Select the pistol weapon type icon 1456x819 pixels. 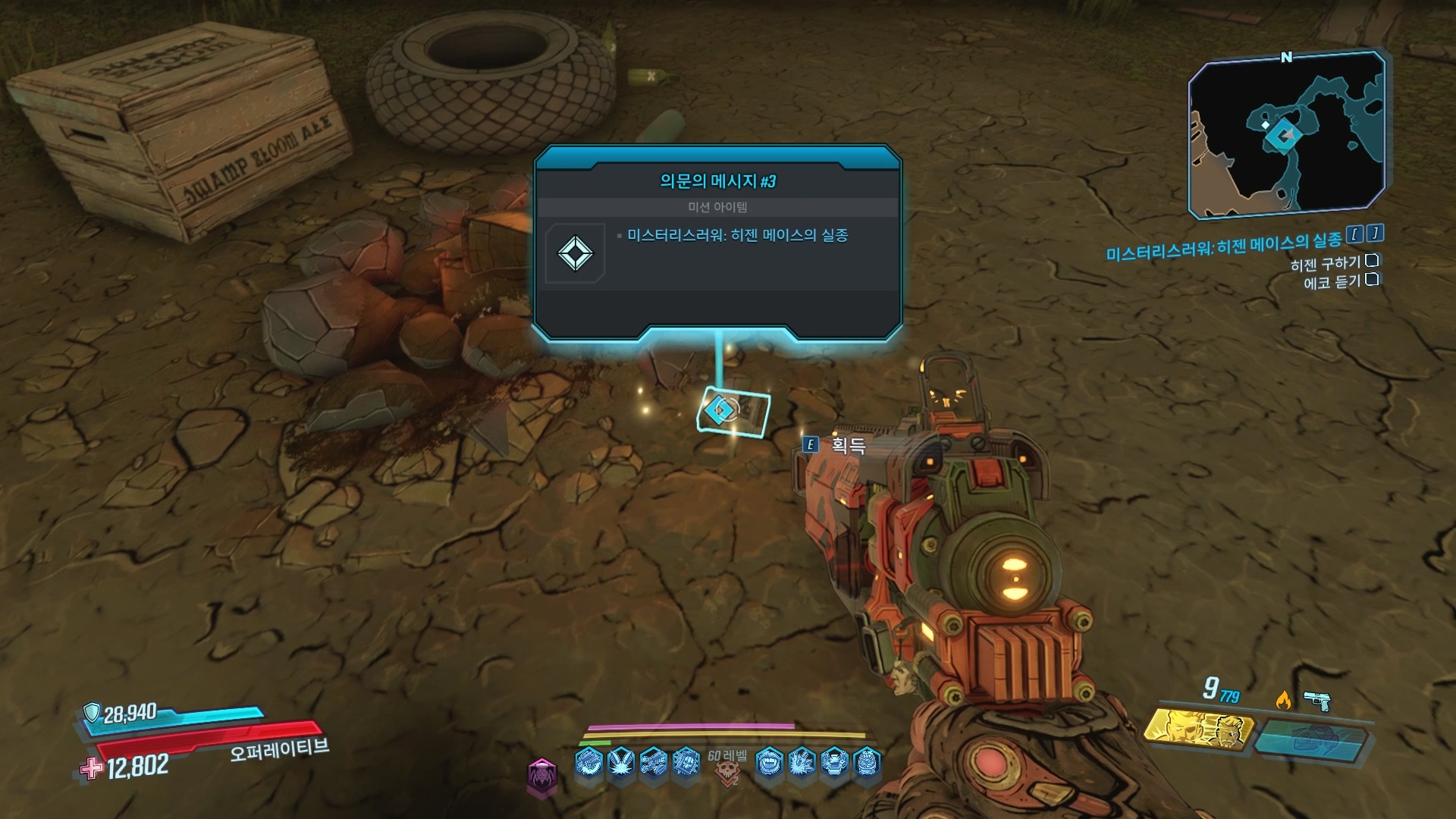[x=1317, y=700]
